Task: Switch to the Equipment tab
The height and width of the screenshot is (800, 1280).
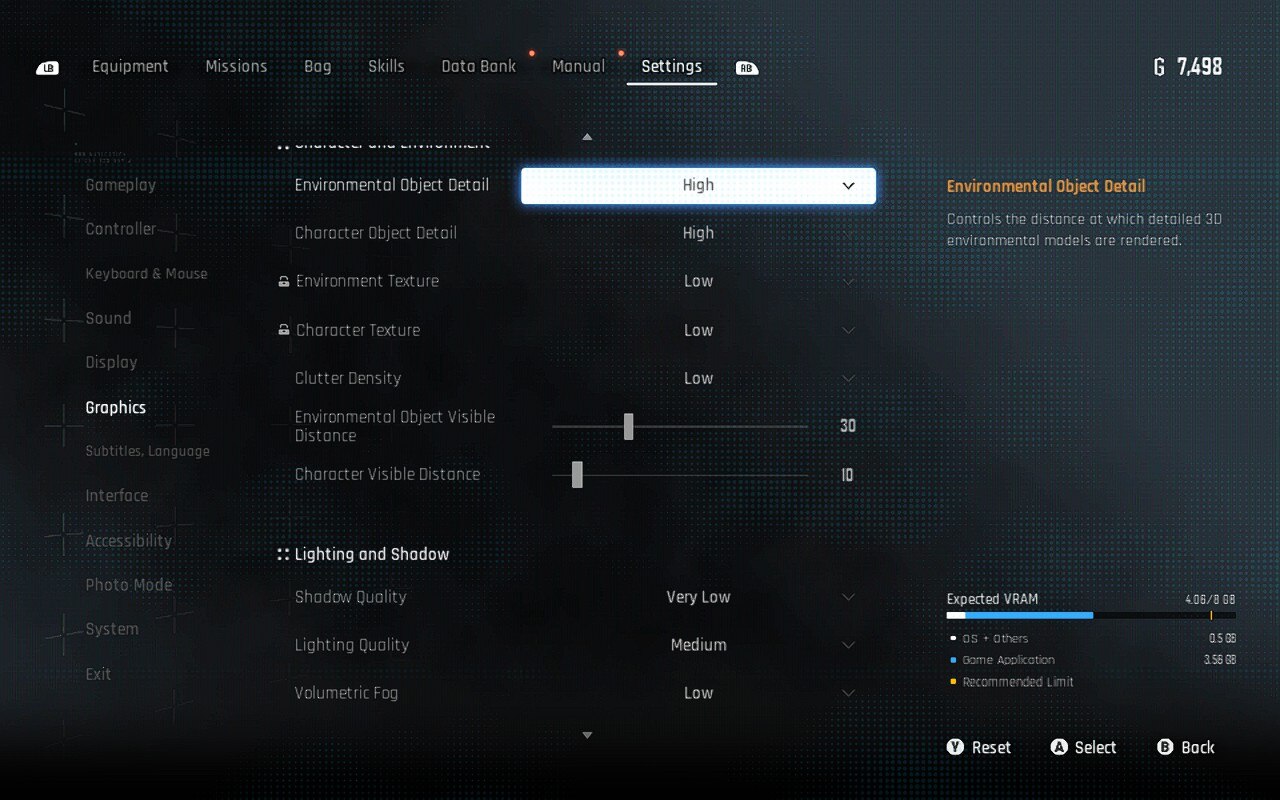Action: coord(130,67)
